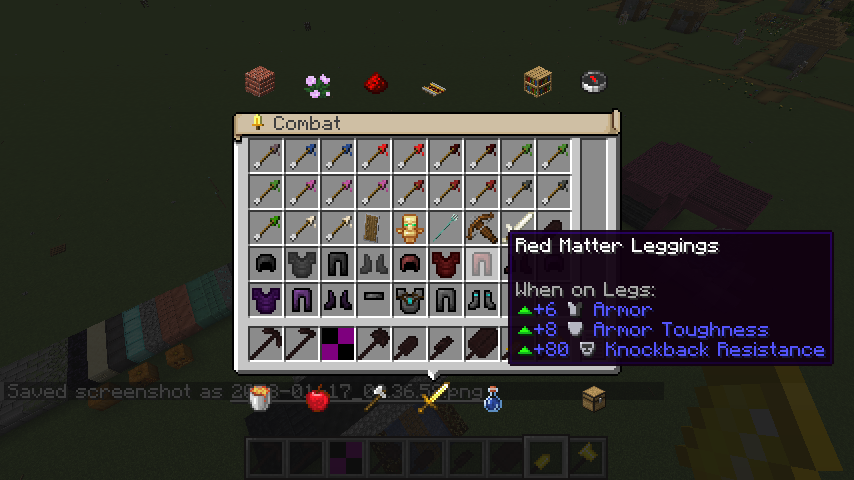This screenshot has width=854, height=480.
Task: Switch to the pink flowers tab
Action: pos(318,84)
